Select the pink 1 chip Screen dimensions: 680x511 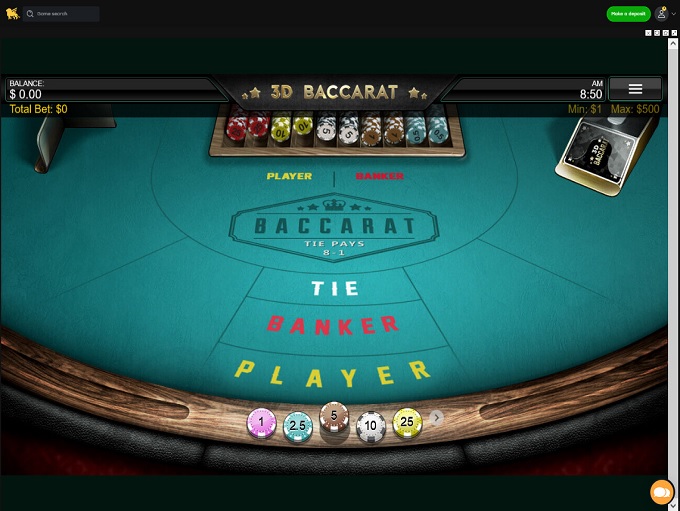(261, 424)
